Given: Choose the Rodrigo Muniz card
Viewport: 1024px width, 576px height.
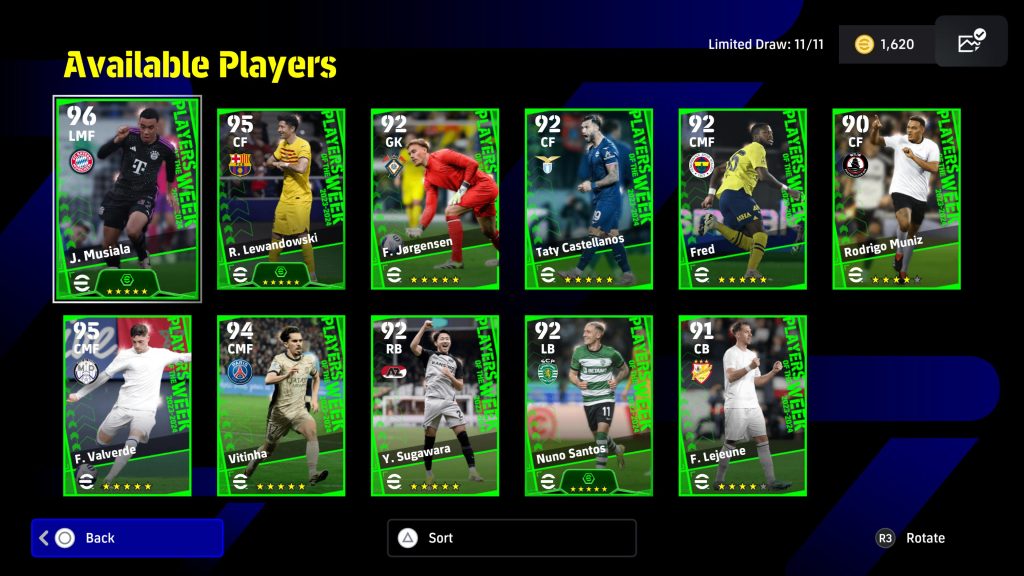Looking at the screenshot, I should pos(897,198).
